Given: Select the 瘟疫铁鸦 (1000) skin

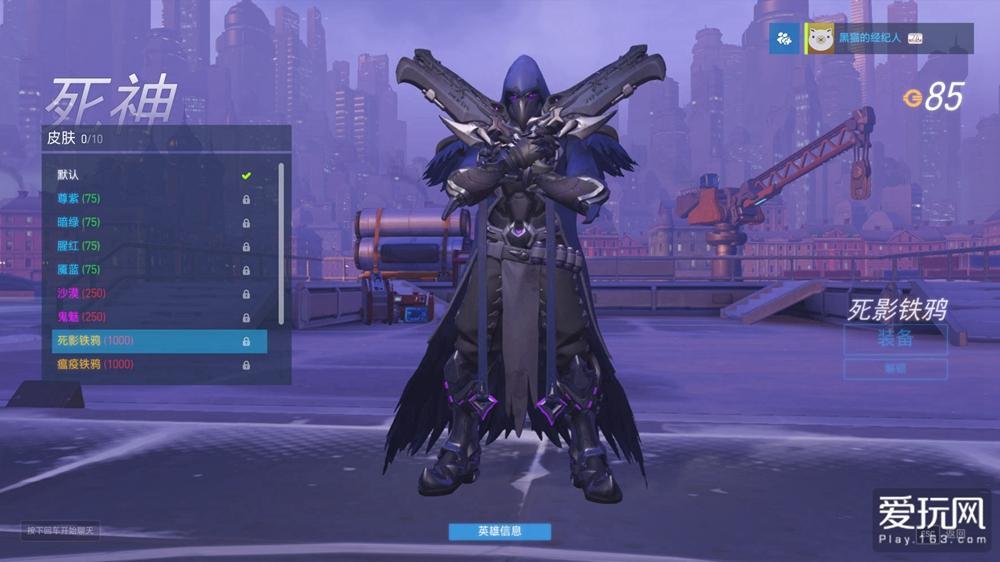Looking at the screenshot, I should pyautogui.click(x=150, y=365).
